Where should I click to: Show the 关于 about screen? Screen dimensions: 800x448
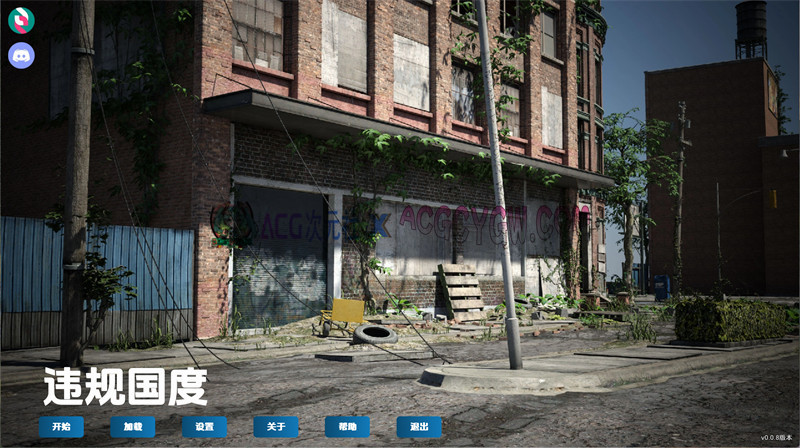[276, 427]
